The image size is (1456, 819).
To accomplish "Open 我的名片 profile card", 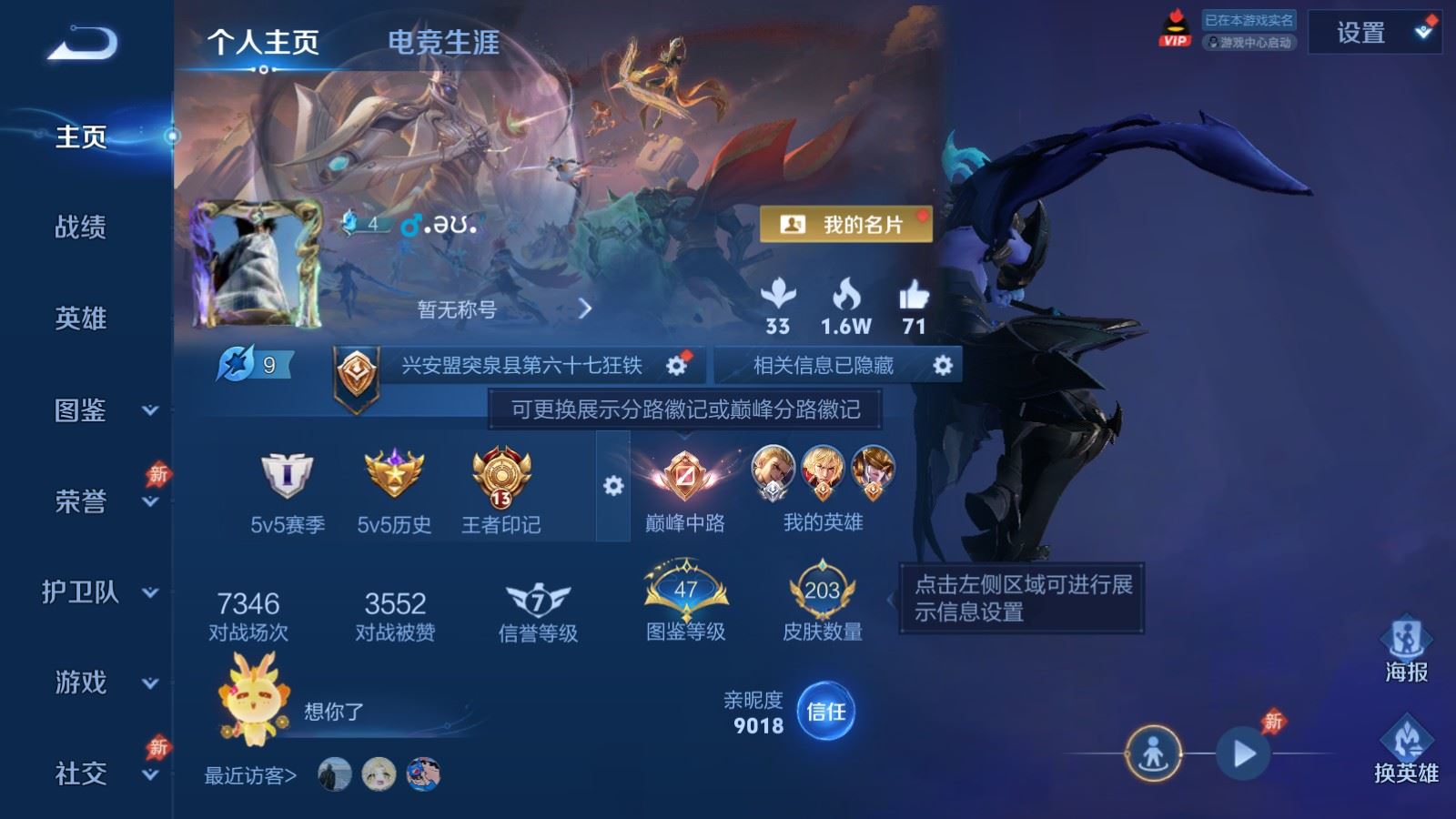I will (x=847, y=221).
